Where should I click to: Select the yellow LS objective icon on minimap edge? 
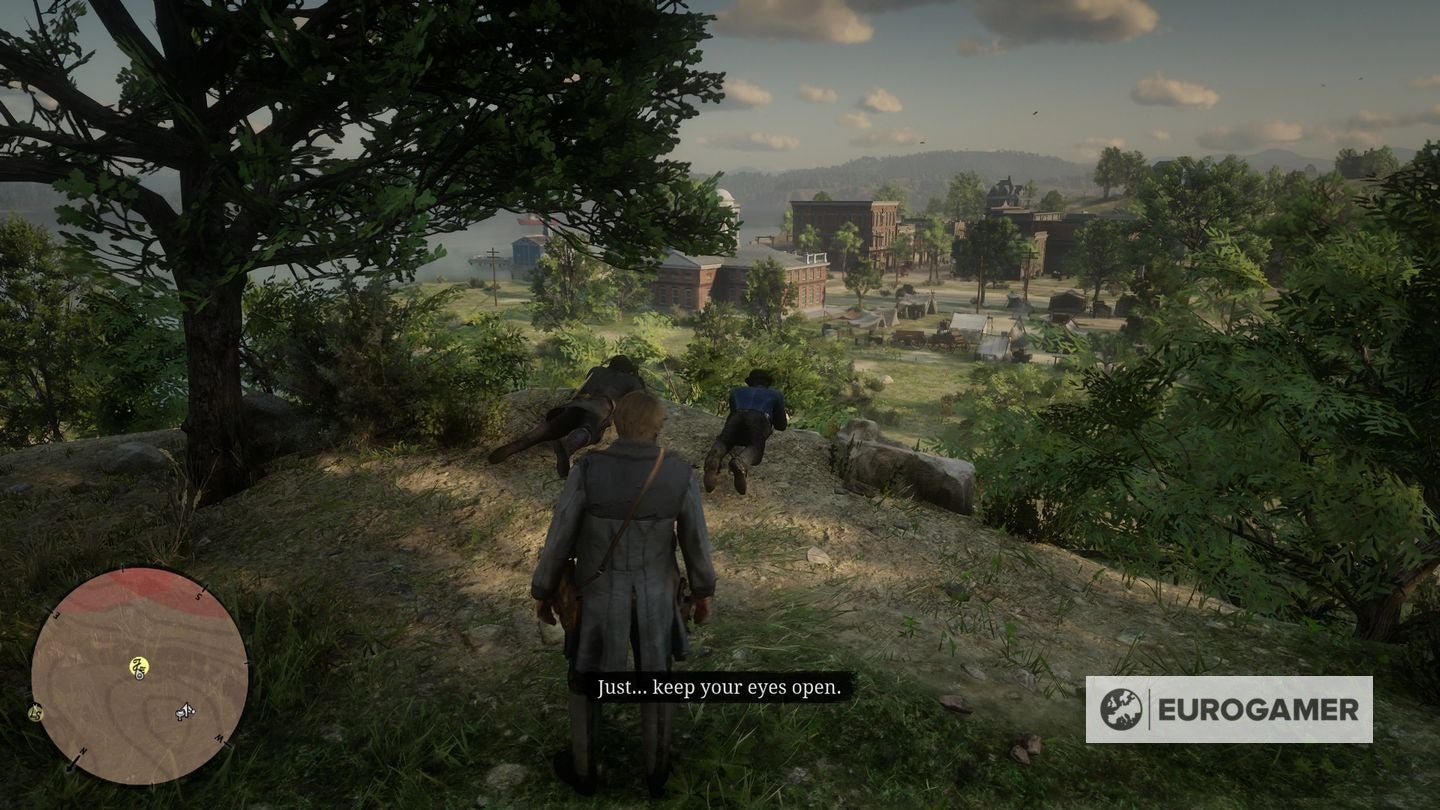click(35, 713)
